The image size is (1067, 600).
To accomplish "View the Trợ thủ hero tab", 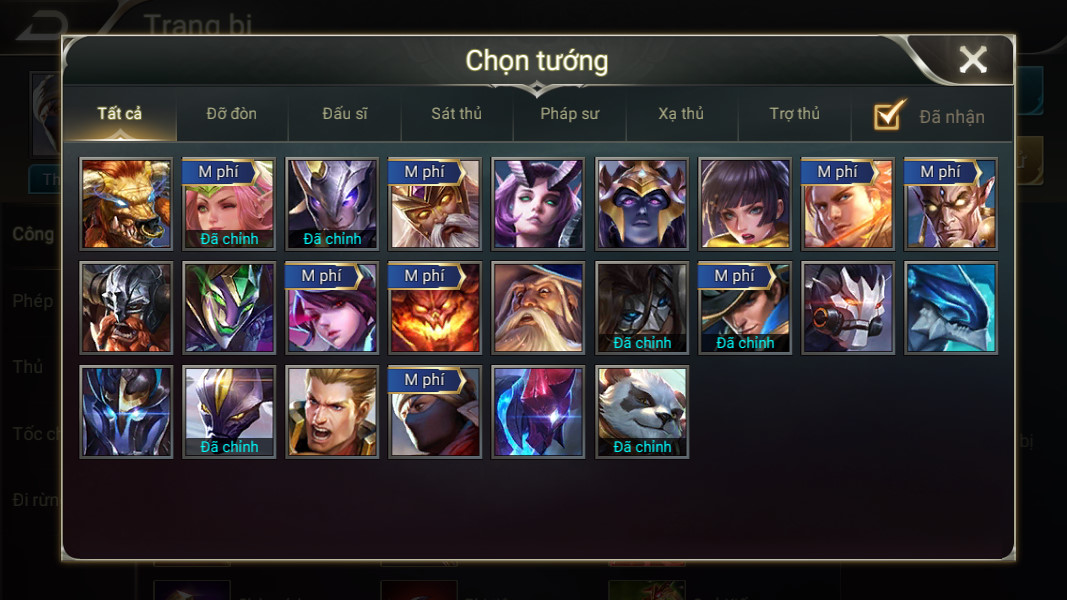I will pos(794,114).
